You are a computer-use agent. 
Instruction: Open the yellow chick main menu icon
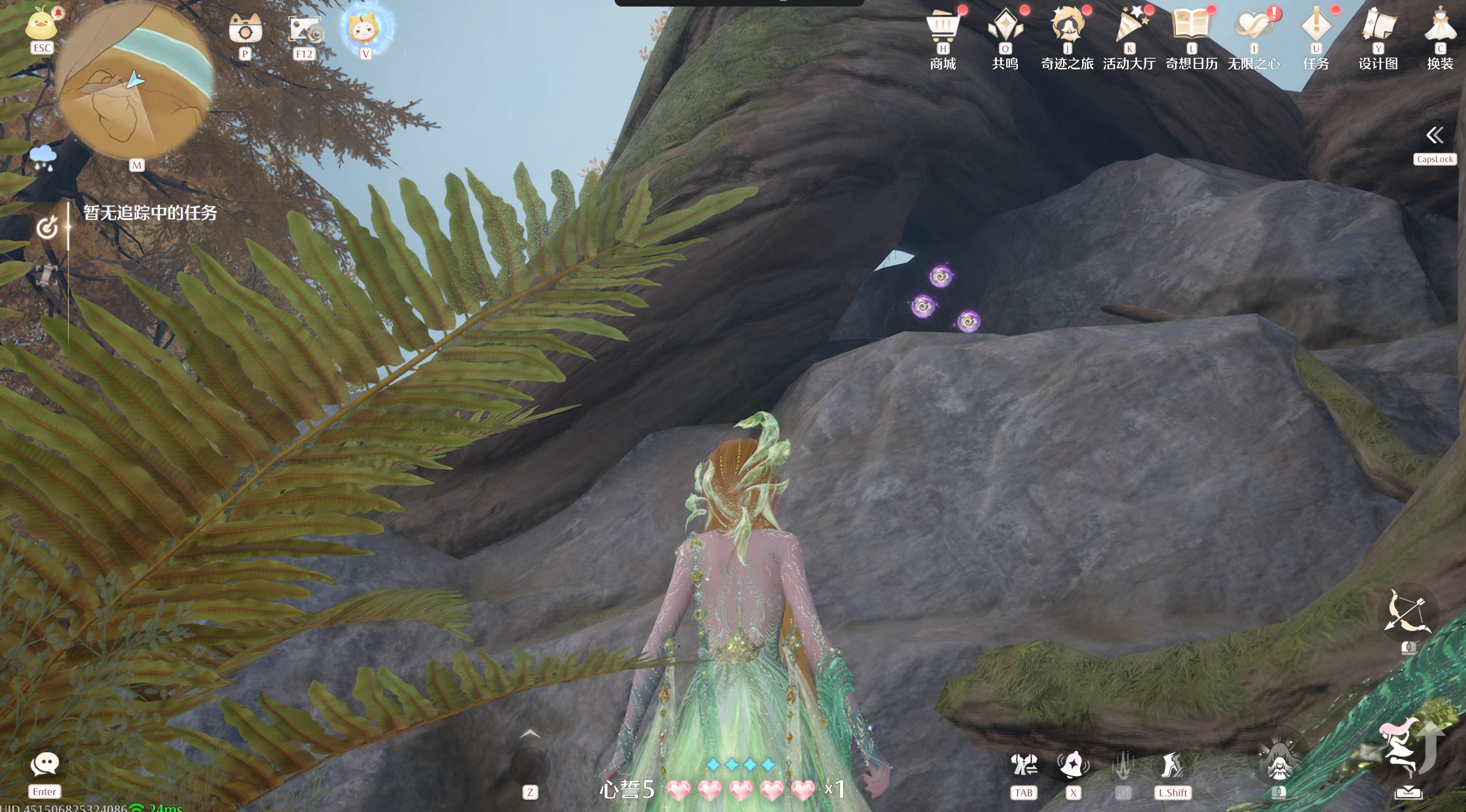tap(41, 24)
